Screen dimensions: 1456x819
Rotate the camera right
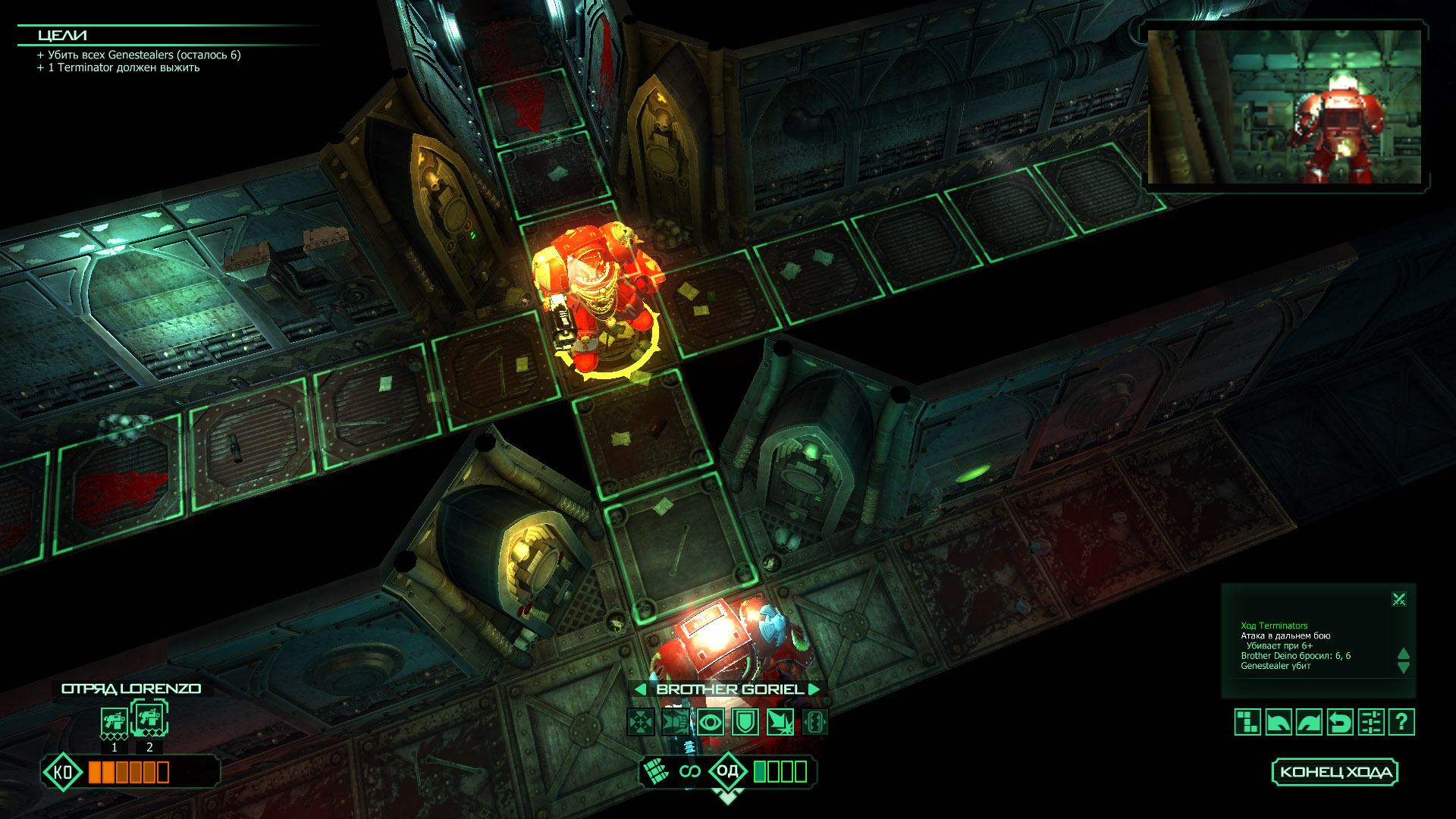pos(1309,722)
